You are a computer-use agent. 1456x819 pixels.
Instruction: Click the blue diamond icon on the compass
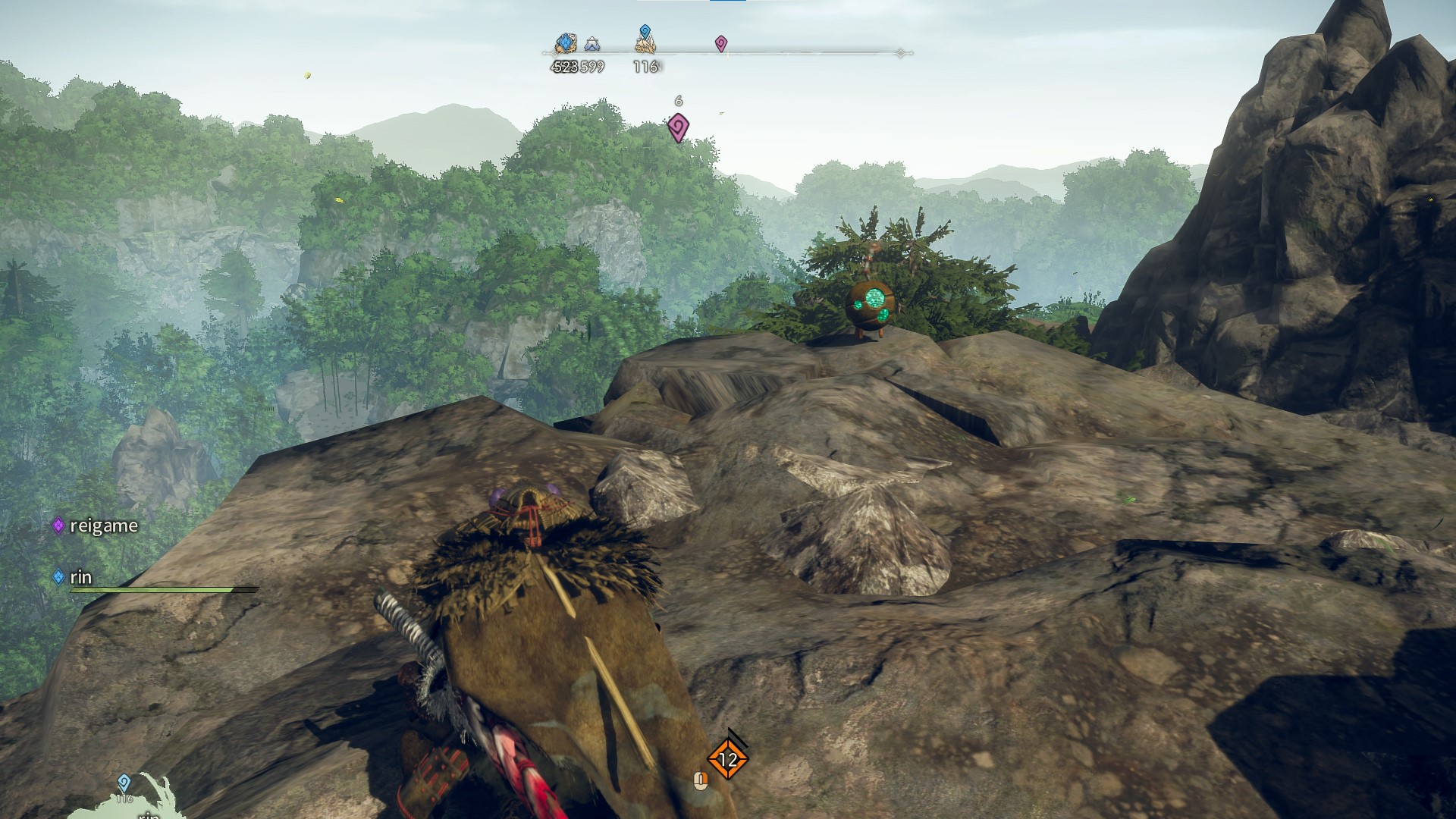[565, 43]
